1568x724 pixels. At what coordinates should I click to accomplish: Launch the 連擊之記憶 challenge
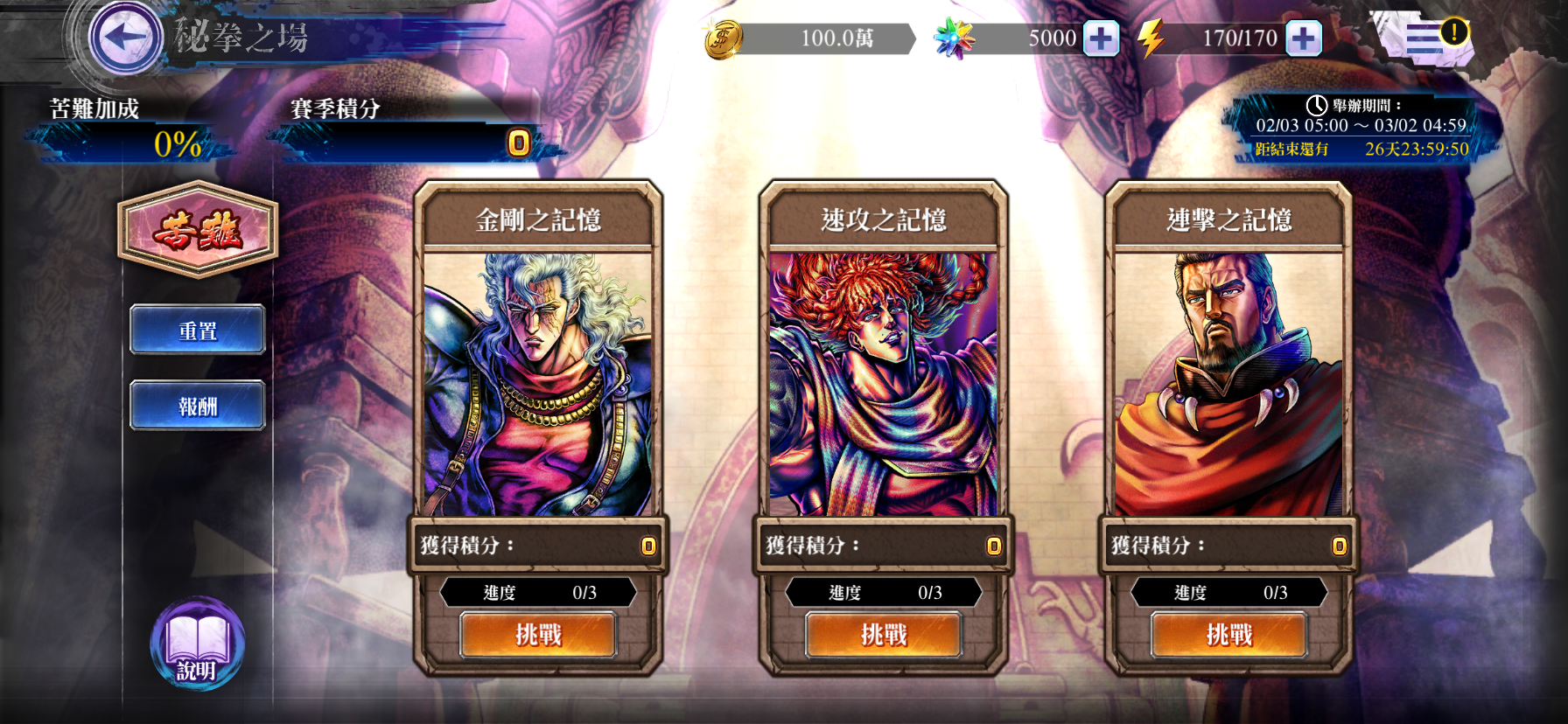pyautogui.click(x=1228, y=636)
